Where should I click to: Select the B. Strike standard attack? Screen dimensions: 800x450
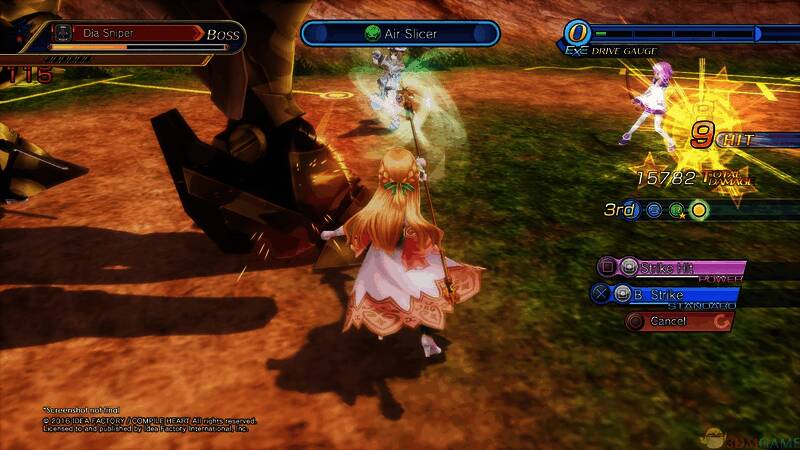coord(665,295)
